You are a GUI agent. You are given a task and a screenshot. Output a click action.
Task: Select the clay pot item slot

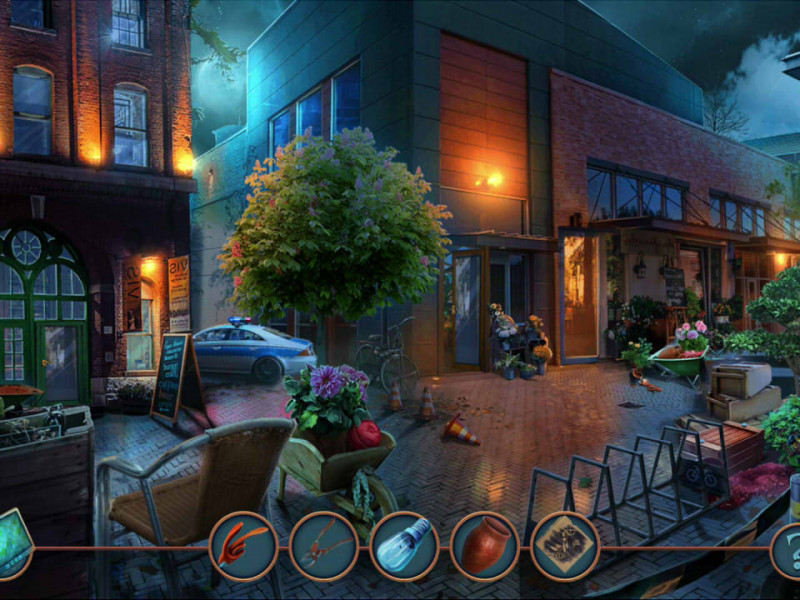(x=484, y=546)
